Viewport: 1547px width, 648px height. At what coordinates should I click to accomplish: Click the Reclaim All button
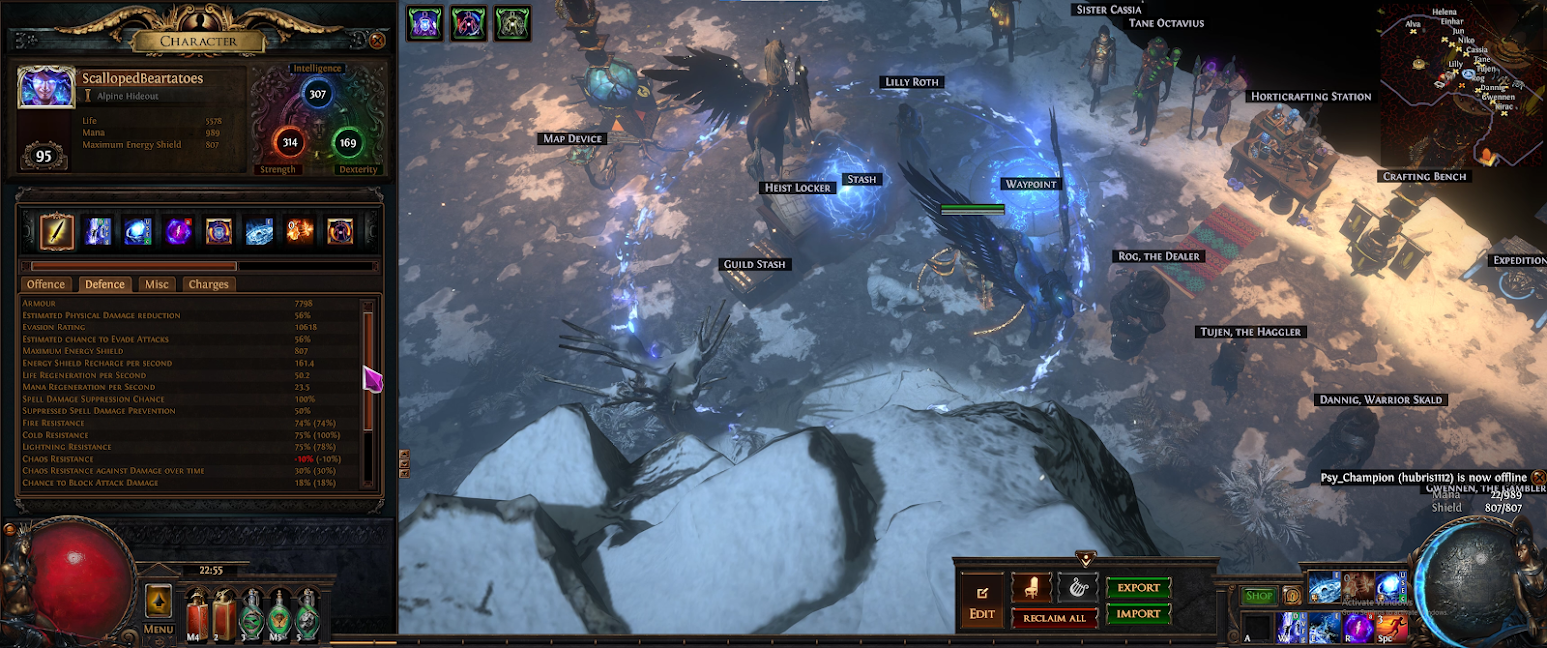1054,618
